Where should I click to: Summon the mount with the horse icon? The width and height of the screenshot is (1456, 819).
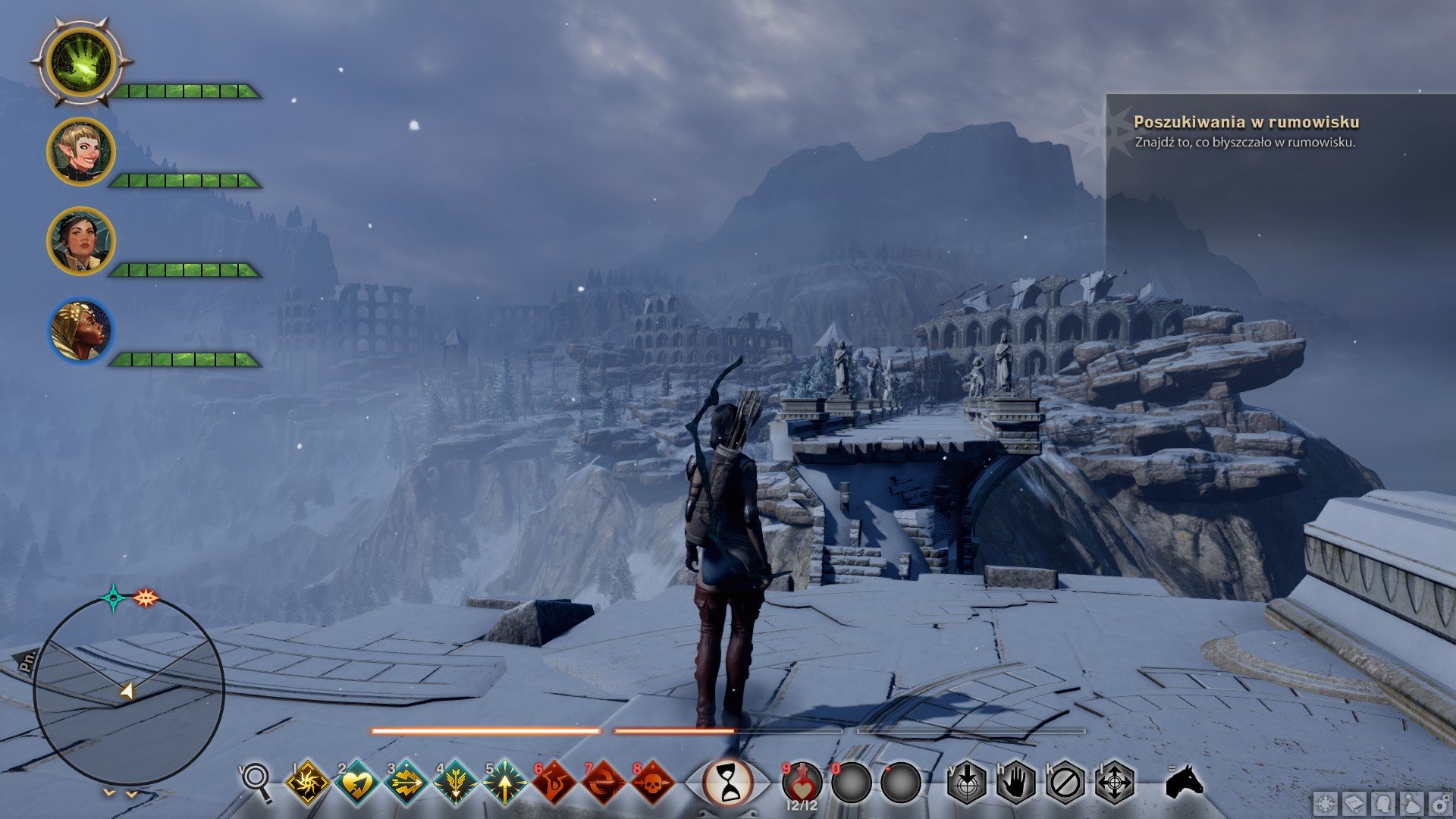tap(1184, 781)
